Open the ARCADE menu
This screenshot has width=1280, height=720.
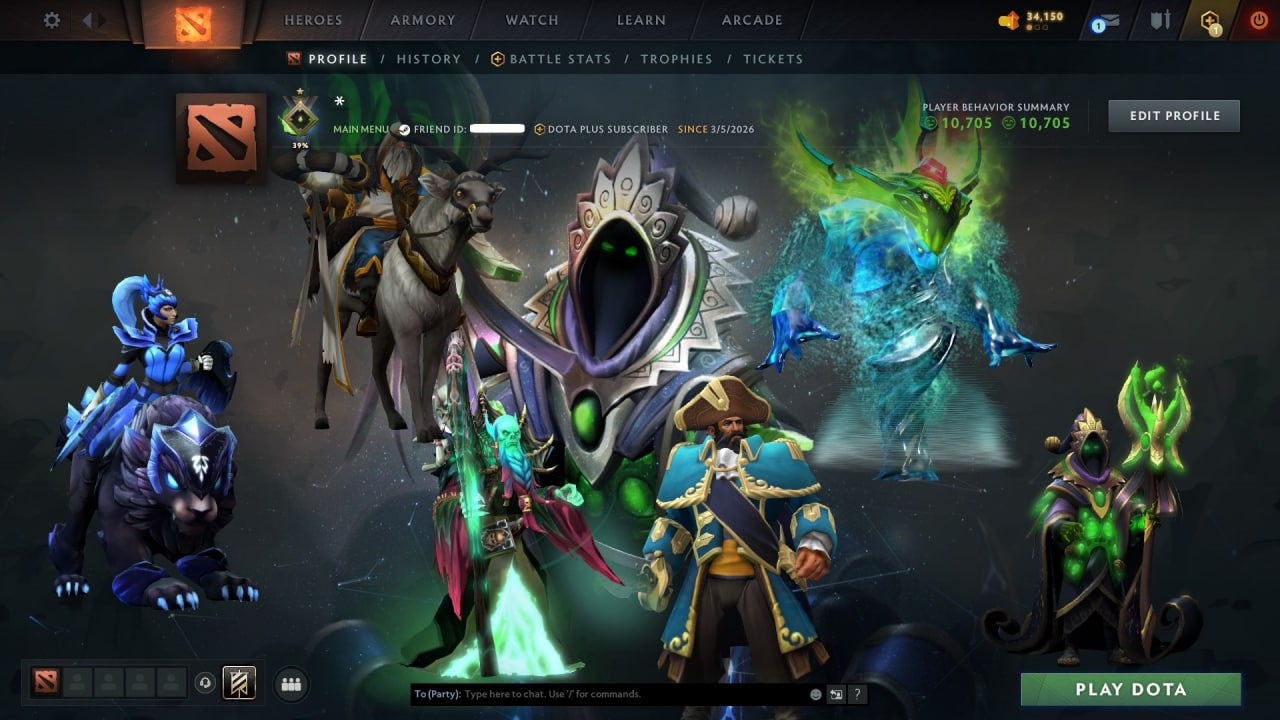coord(751,20)
